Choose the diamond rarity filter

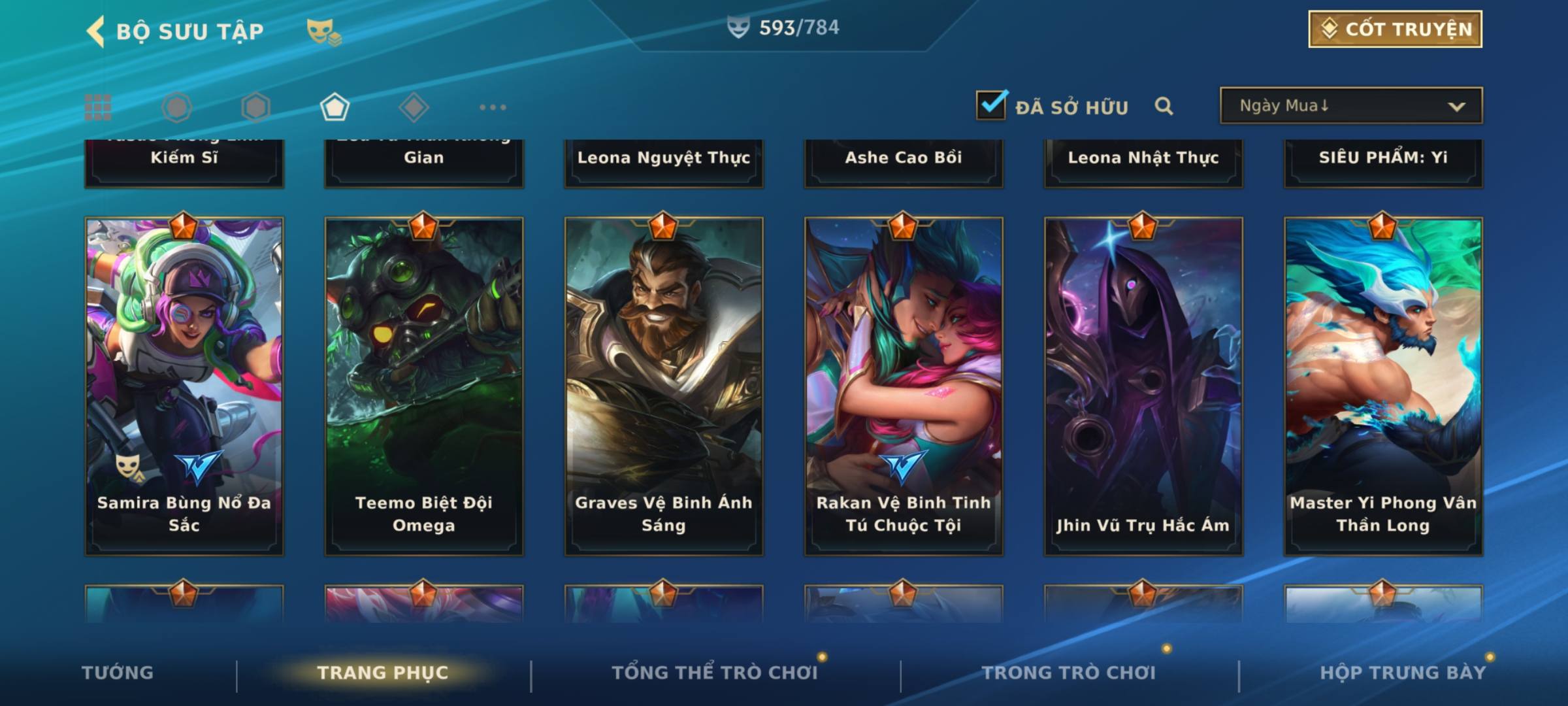414,107
